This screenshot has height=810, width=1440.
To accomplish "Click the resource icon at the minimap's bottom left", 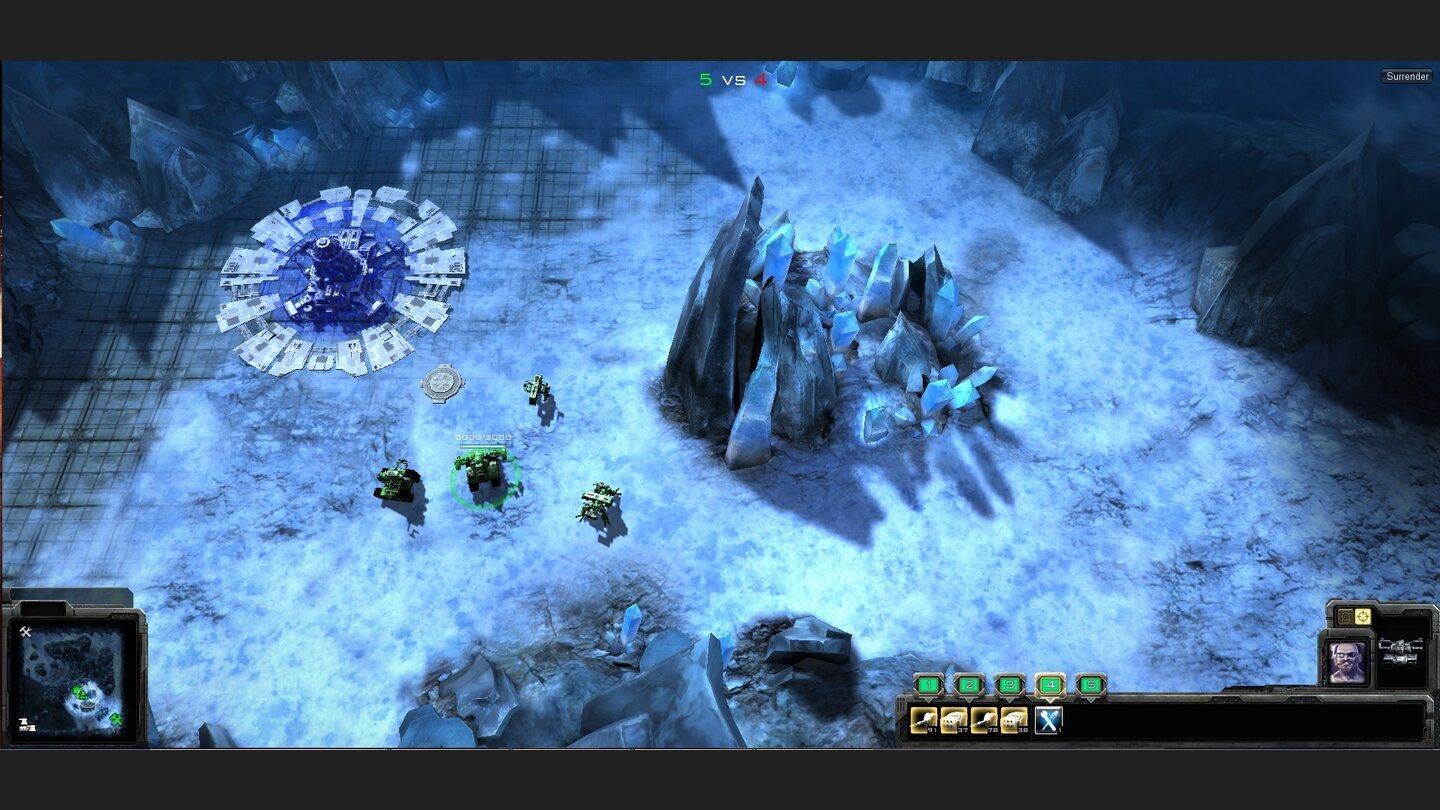I will tap(28, 724).
